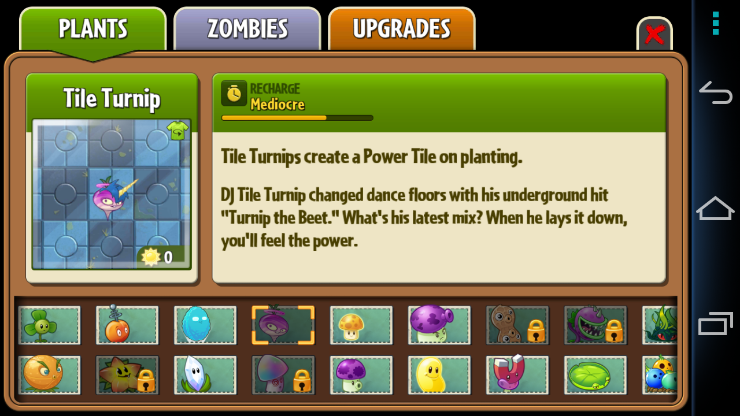Open the green costume shirt icon
The image size is (740, 416).
[x=177, y=130]
